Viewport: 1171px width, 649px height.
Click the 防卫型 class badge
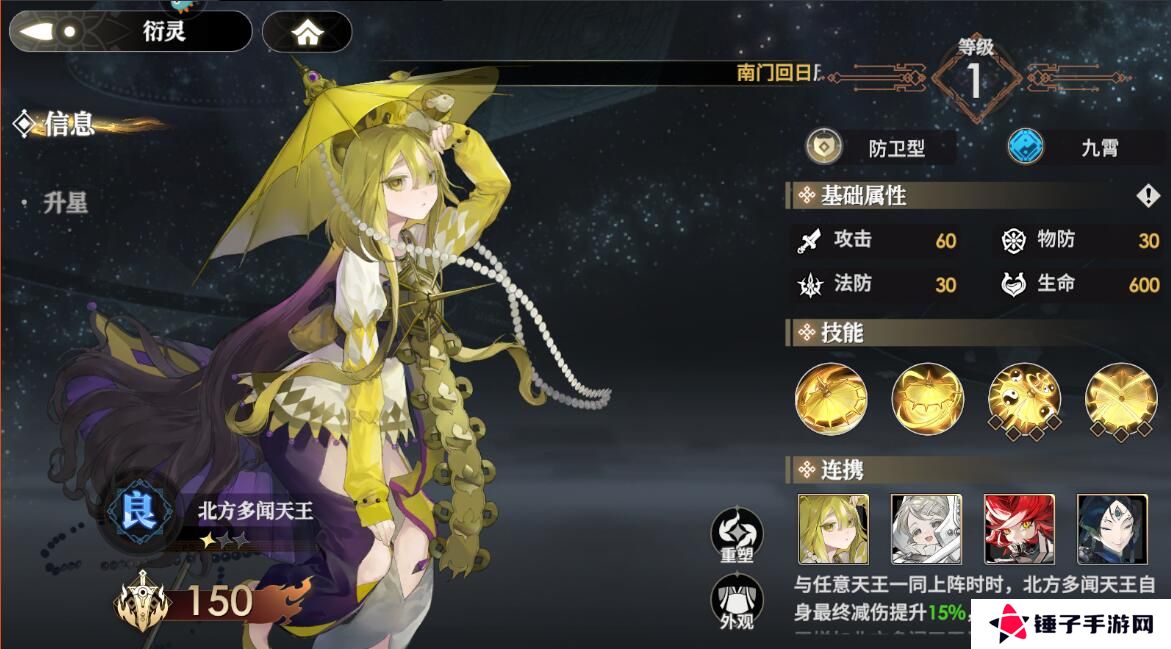(x=880, y=149)
